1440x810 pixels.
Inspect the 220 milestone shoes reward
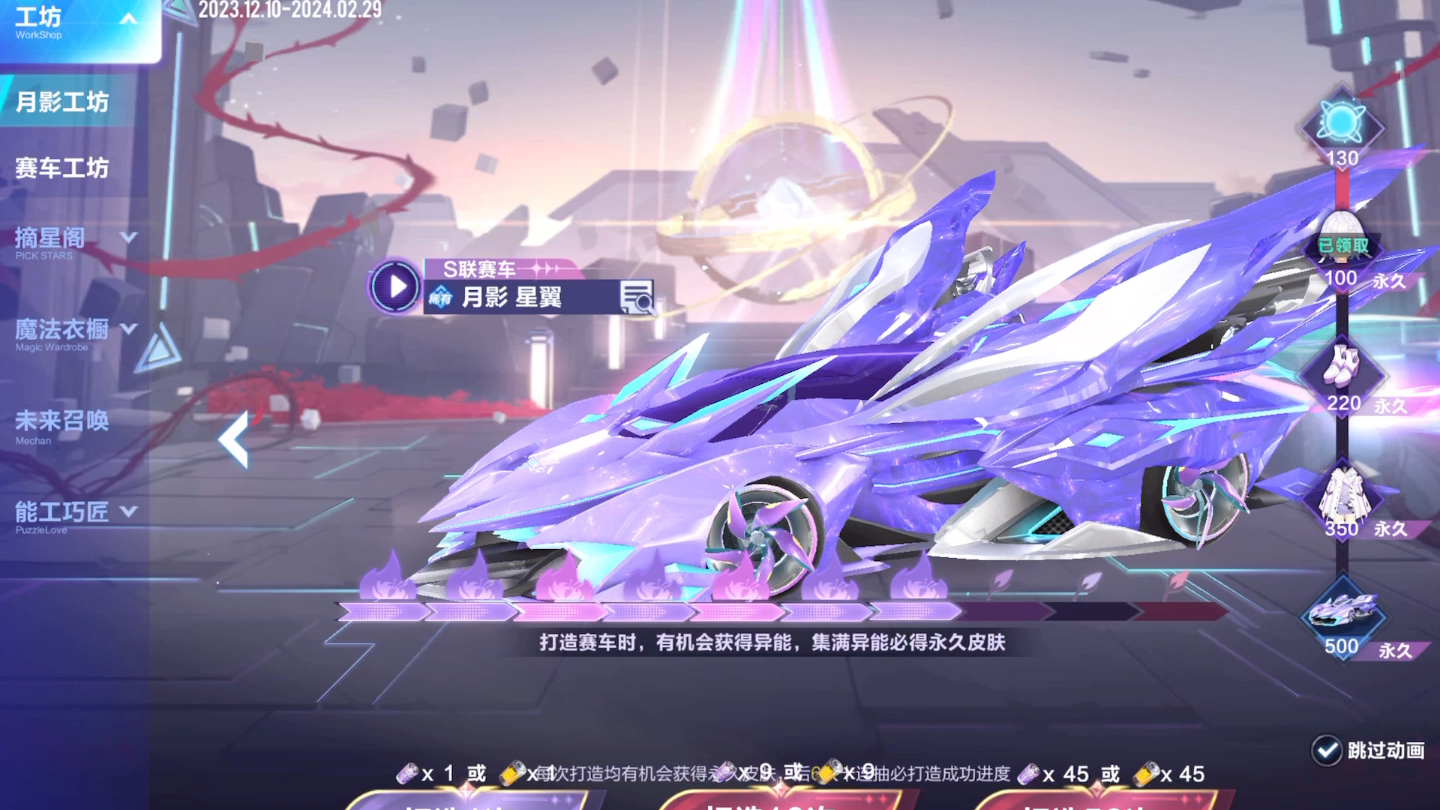pyautogui.click(x=1341, y=370)
